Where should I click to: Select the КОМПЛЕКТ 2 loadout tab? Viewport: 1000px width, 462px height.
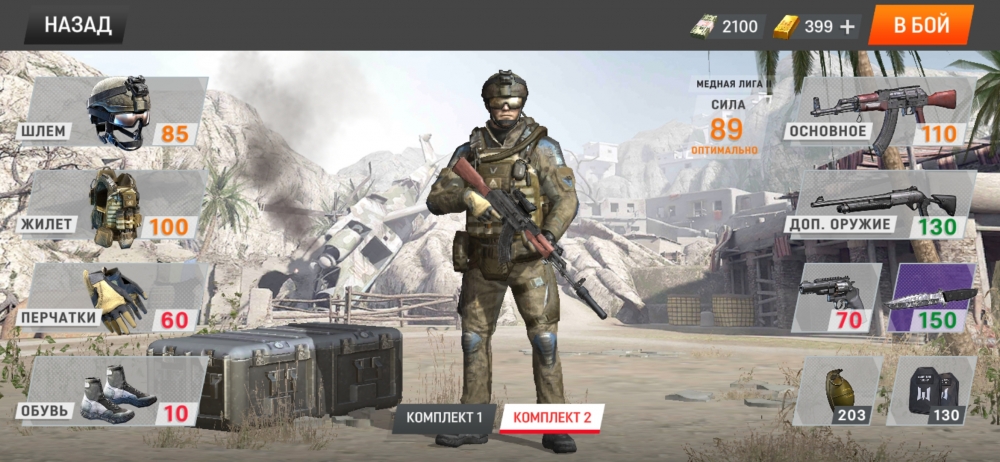coord(552,417)
